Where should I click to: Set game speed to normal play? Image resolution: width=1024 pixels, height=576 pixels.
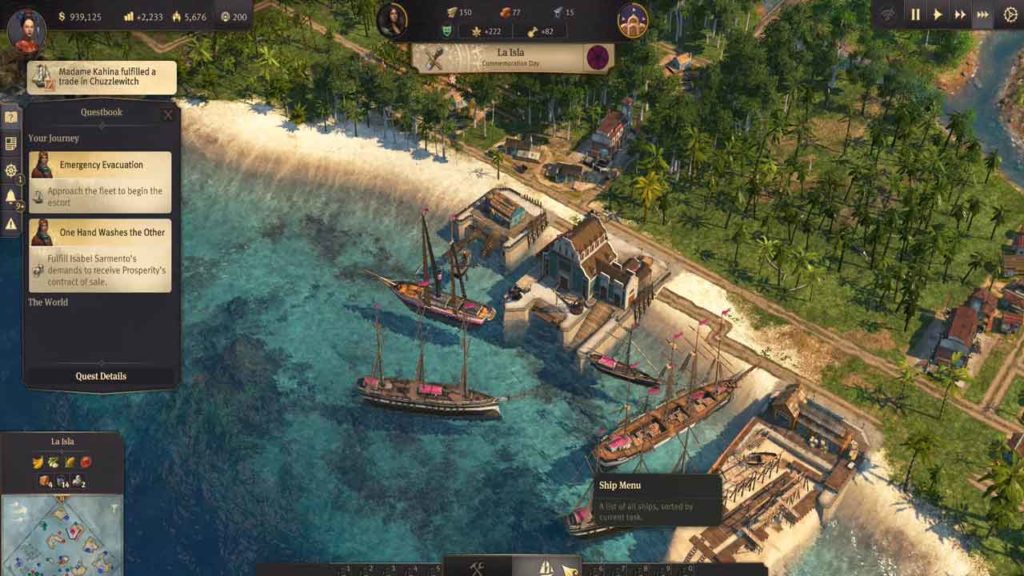(938, 15)
